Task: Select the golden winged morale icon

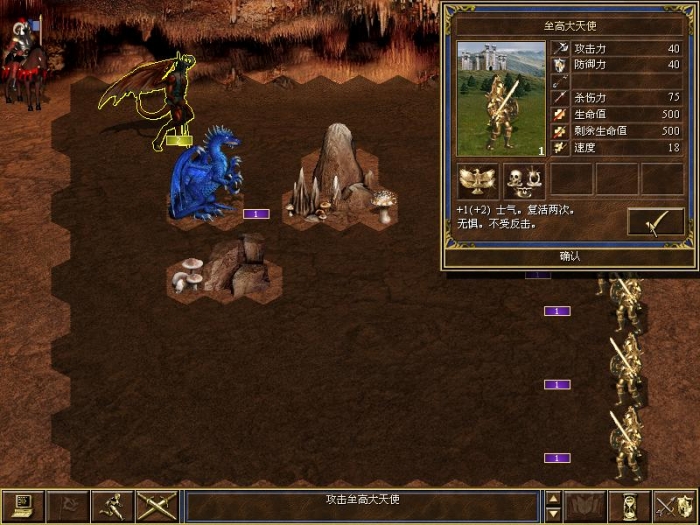Action: pyautogui.click(x=478, y=180)
